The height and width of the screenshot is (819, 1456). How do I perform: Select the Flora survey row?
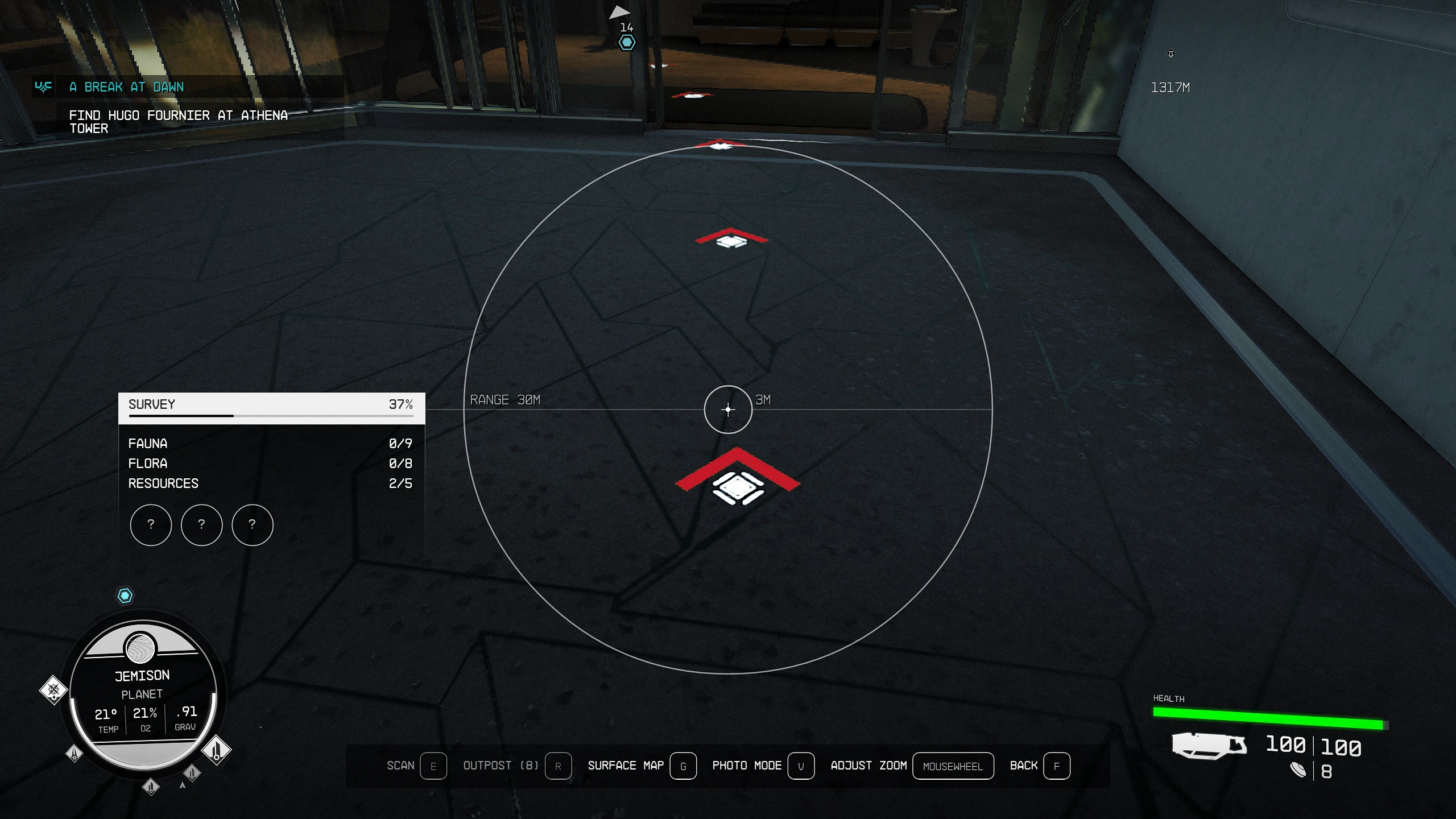(270, 464)
